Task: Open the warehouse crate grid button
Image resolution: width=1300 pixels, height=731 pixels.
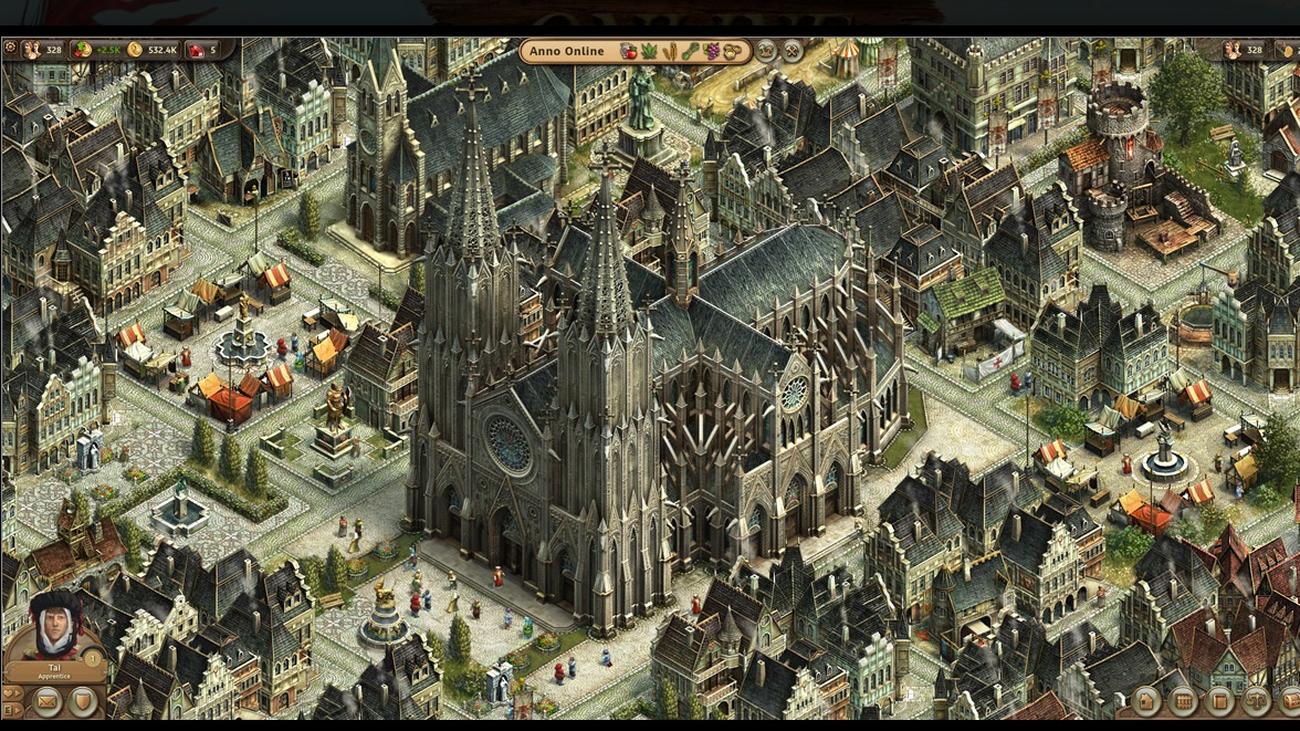Action: point(1183,701)
